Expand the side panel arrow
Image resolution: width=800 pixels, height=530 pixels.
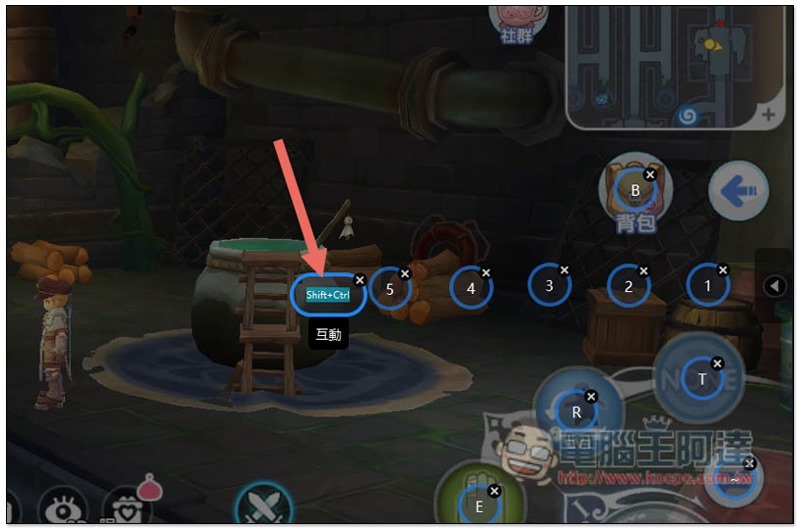(774, 286)
